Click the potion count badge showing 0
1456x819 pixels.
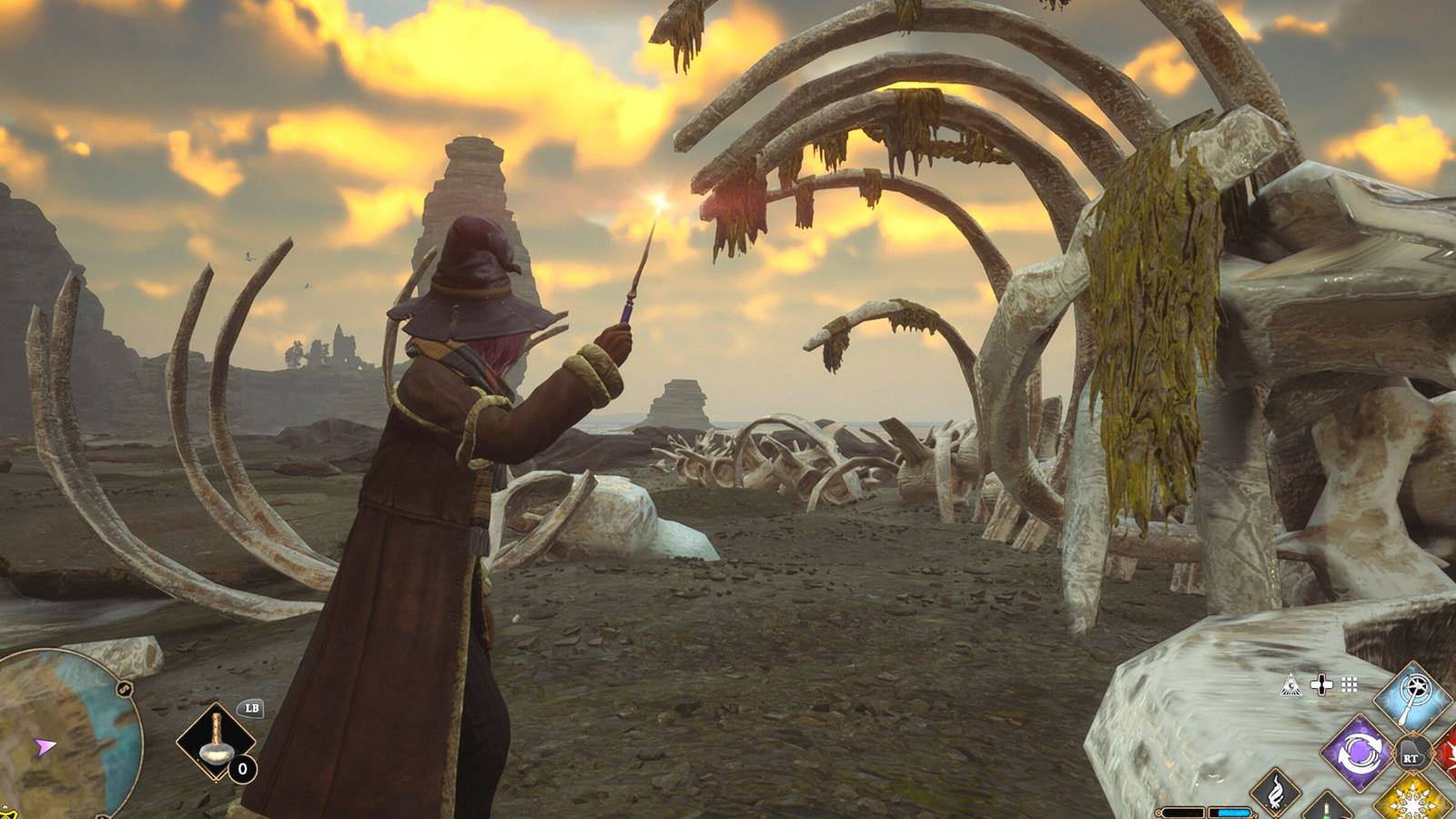[x=242, y=768]
